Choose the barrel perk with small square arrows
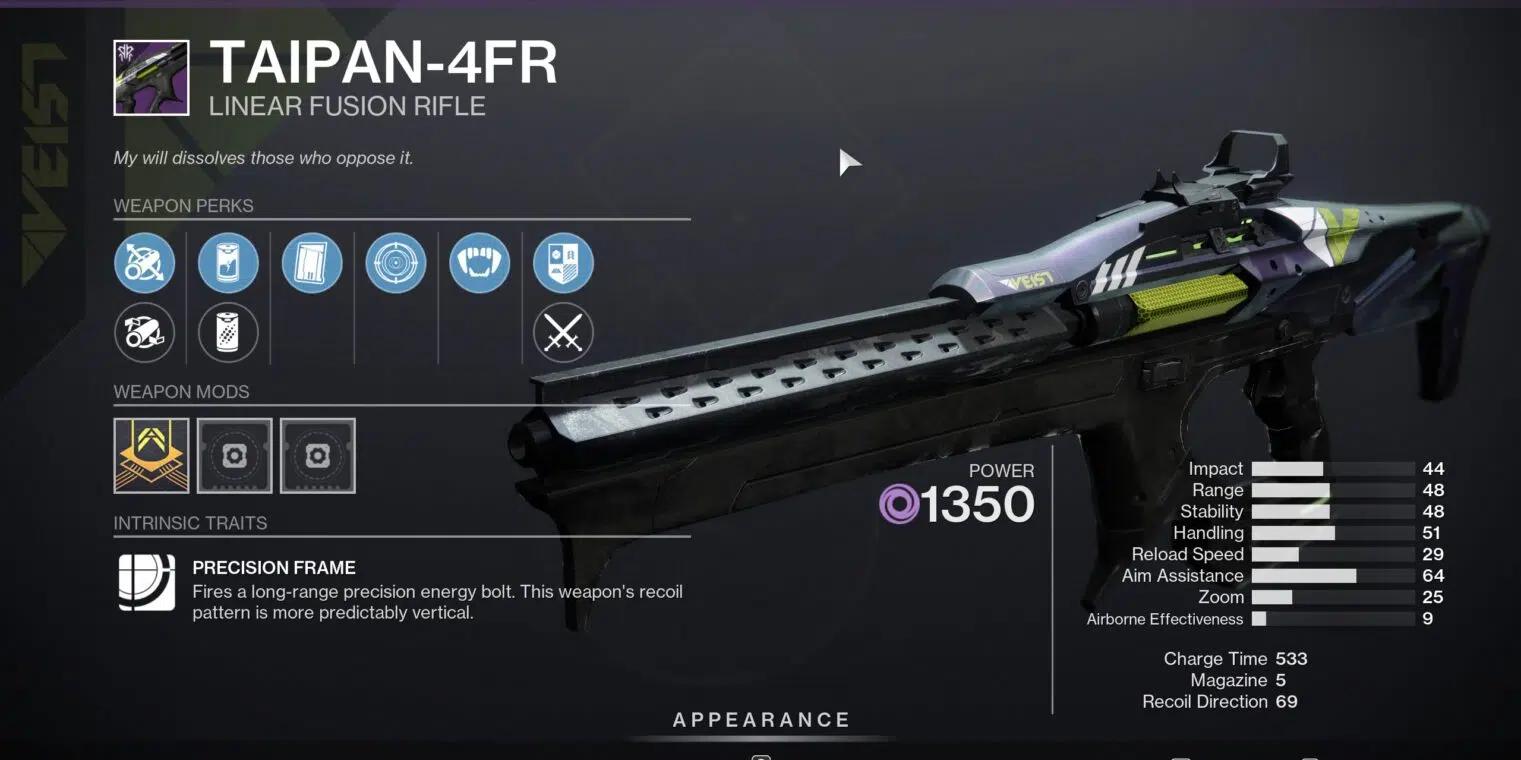The height and width of the screenshot is (760, 1521). tap(145, 332)
